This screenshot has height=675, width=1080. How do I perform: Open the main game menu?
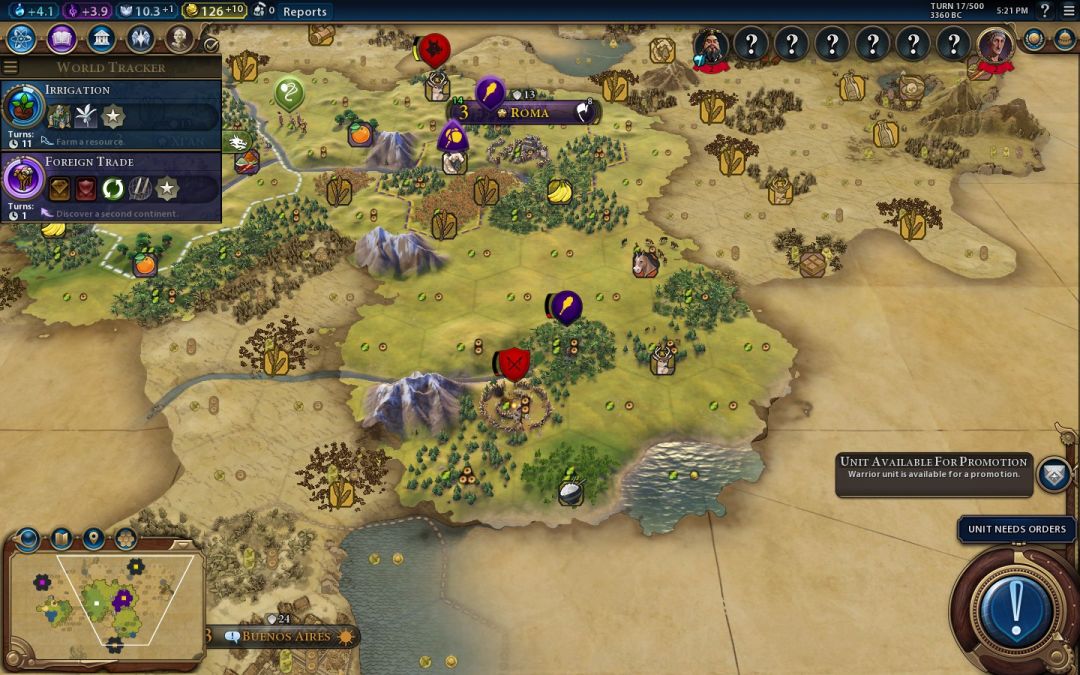(x=1068, y=11)
